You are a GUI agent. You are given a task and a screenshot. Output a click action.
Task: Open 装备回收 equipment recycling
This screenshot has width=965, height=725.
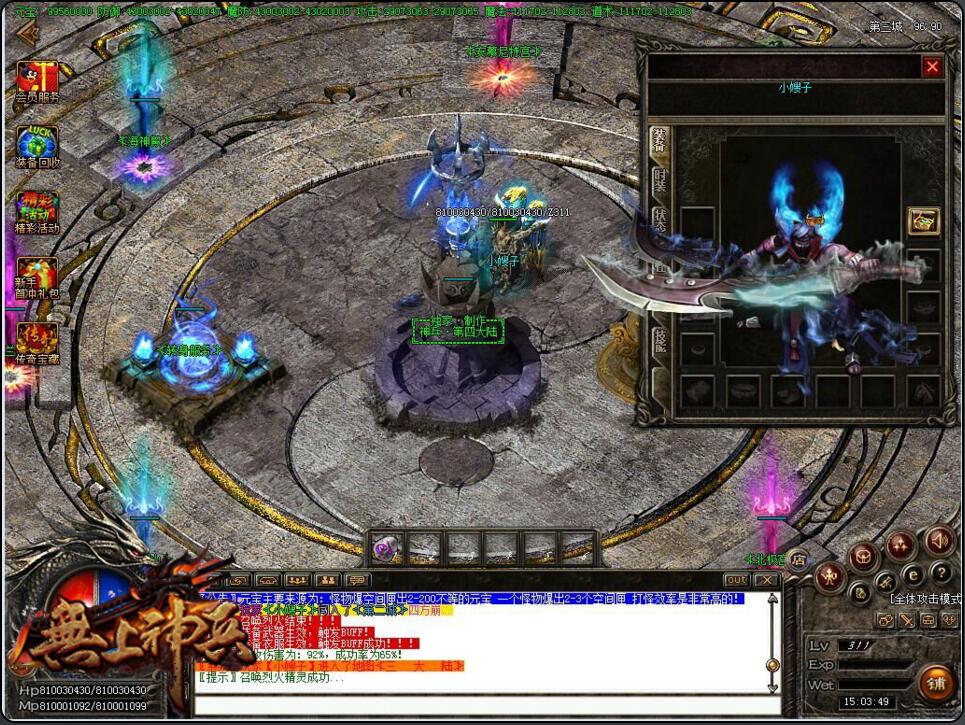tap(37, 146)
